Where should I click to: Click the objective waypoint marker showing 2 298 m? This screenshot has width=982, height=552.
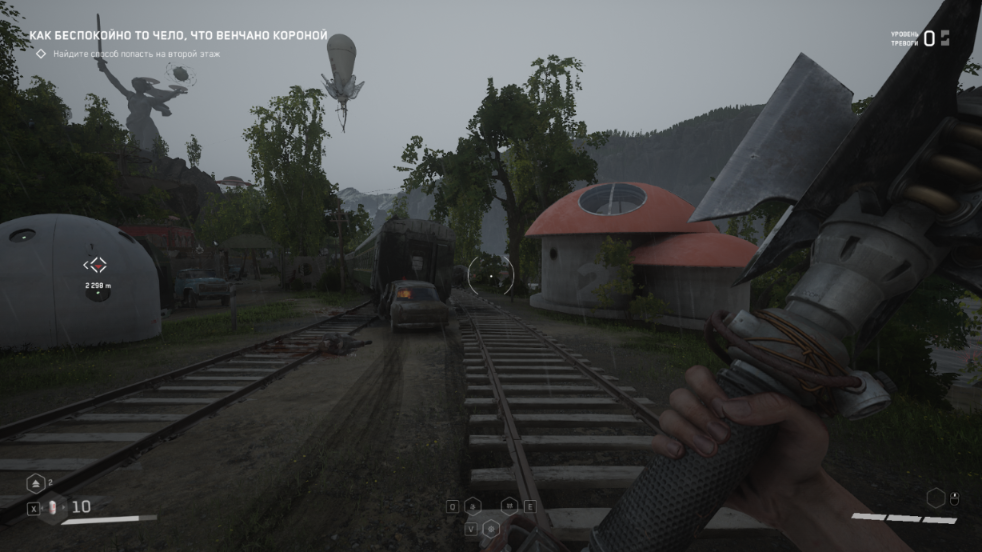click(x=97, y=265)
